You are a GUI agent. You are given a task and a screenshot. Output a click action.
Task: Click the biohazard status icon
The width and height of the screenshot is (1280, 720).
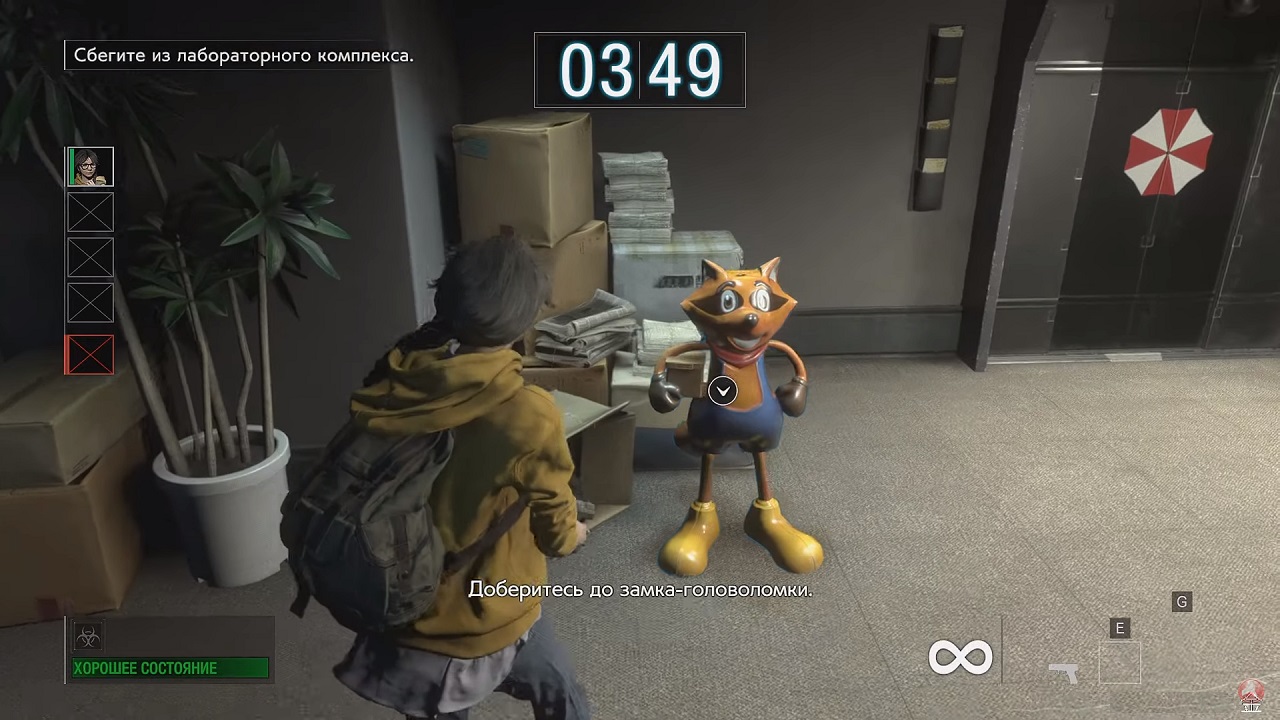pos(88,636)
